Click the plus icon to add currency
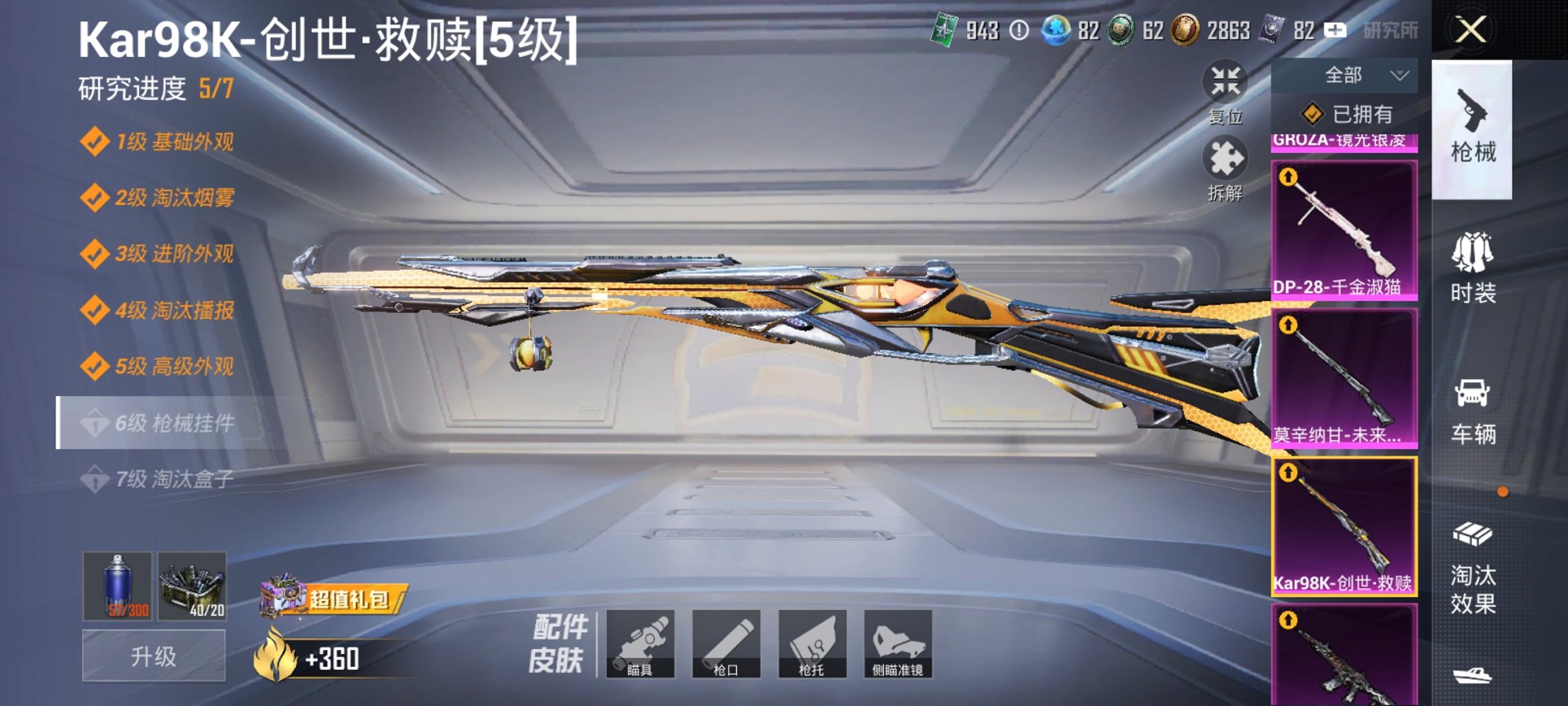 point(1335,29)
